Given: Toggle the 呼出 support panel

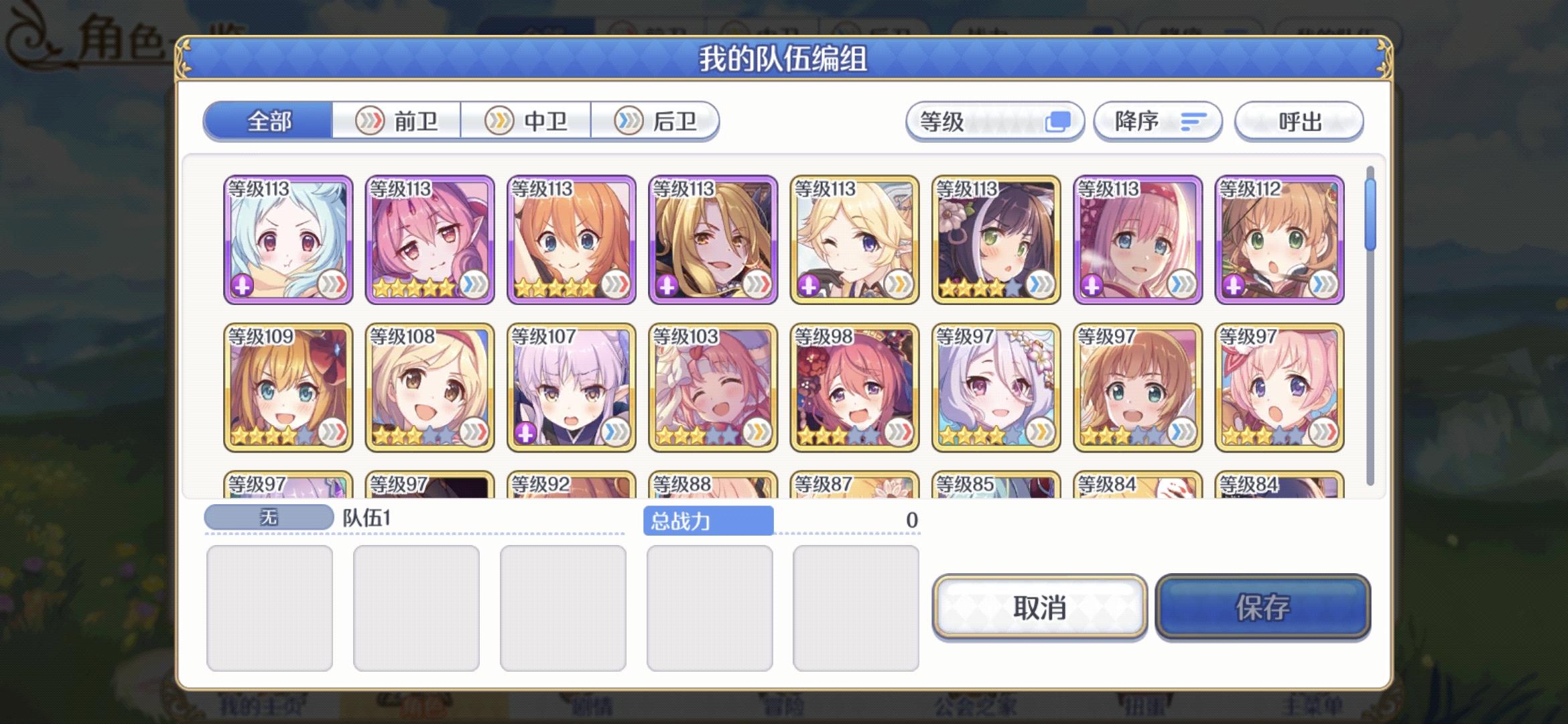Looking at the screenshot, I should [x=1298, y=121].
